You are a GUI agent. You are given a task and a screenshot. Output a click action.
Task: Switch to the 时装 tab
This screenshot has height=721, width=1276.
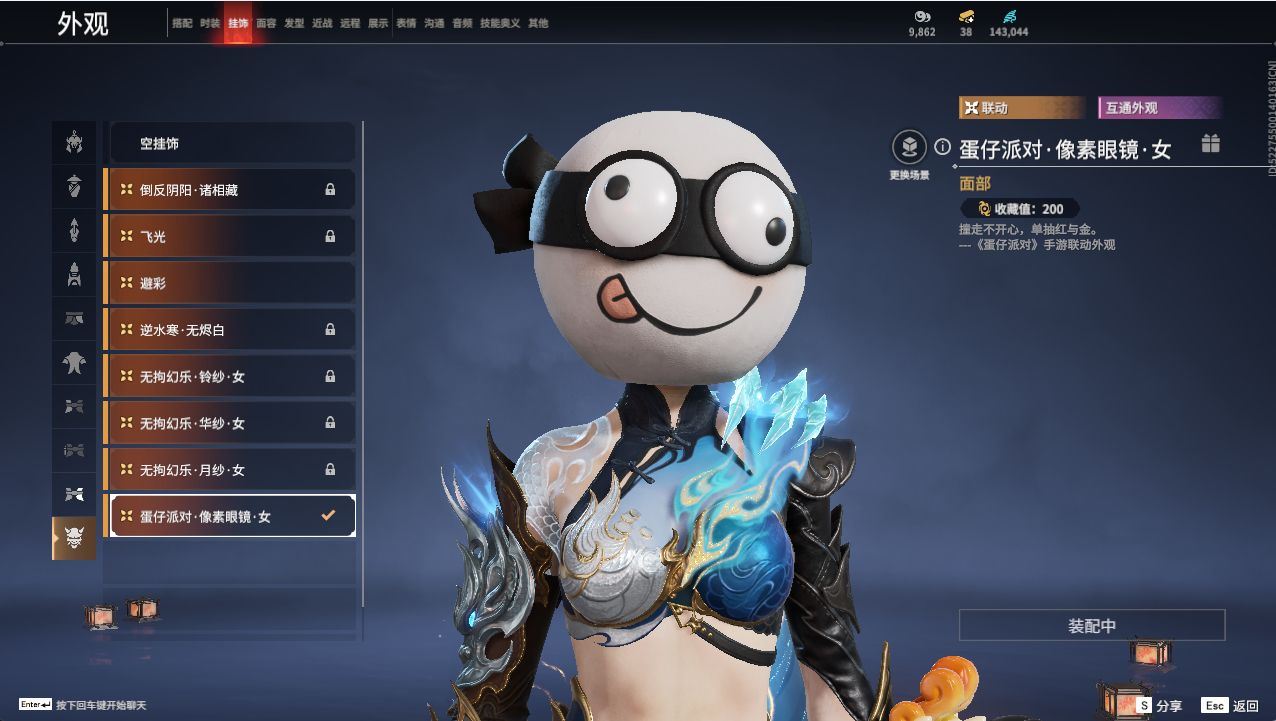pyautogui.click(x=210, y=23)
